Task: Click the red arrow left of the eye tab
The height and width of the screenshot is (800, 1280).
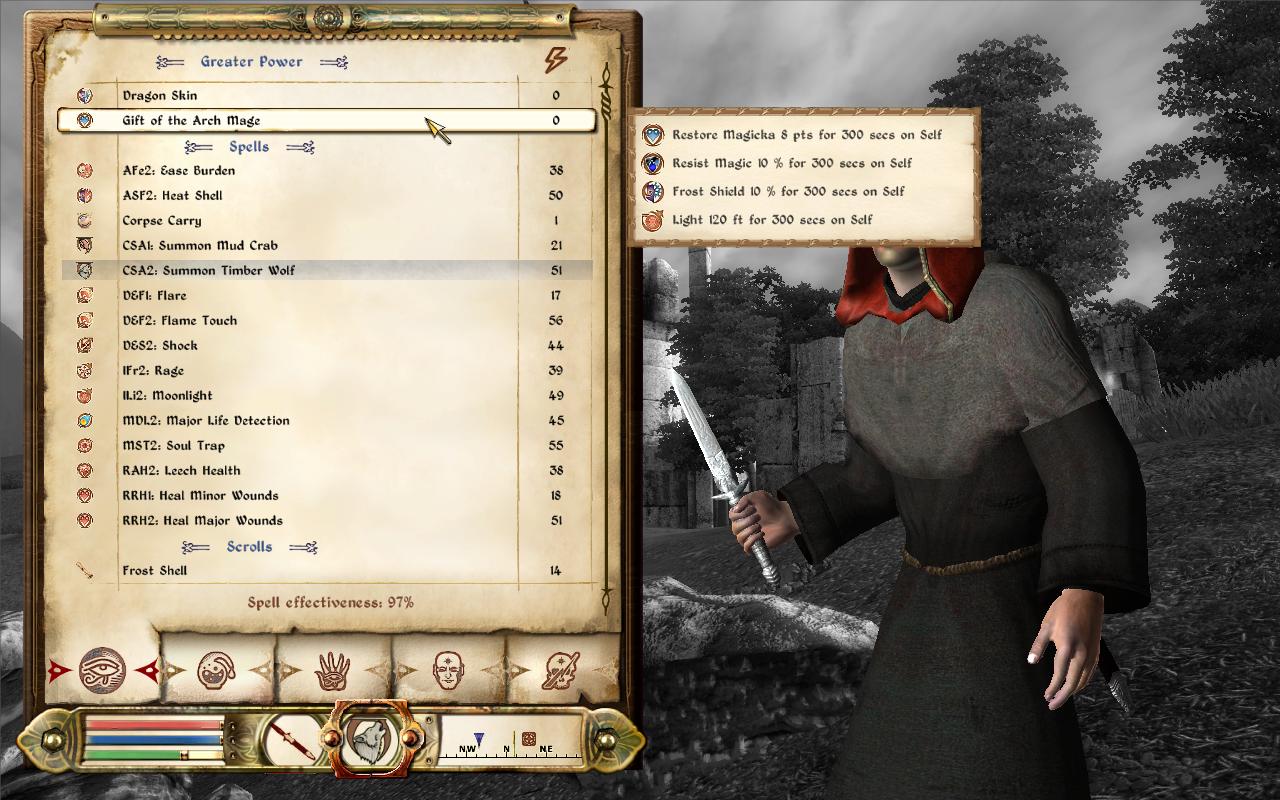Action: pyautogui.click(x=57, y=669)
